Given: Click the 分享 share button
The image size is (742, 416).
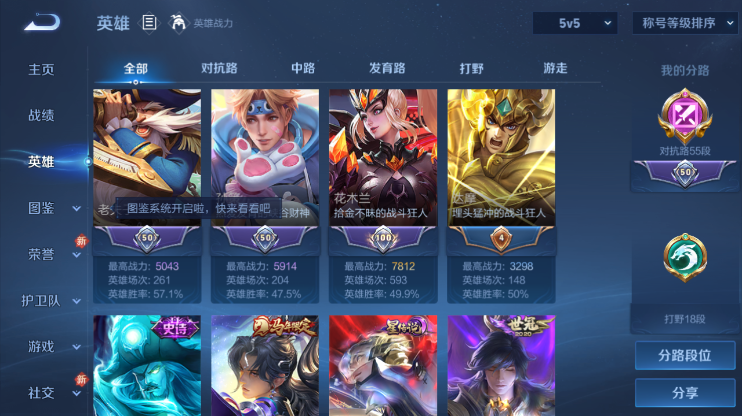Looking at the screenshot, I should click(x=685, y=392).
